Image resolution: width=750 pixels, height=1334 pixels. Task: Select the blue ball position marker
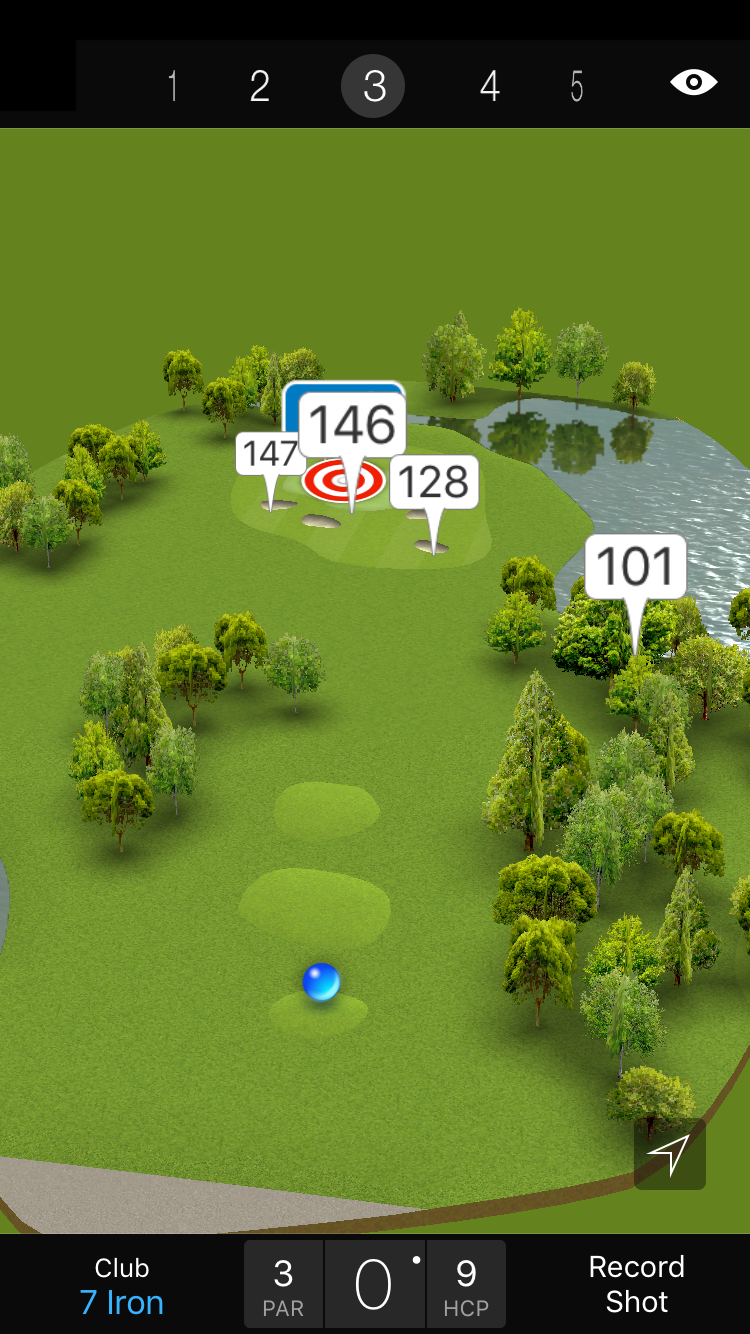pyautogui.click(x=321, y=982)
